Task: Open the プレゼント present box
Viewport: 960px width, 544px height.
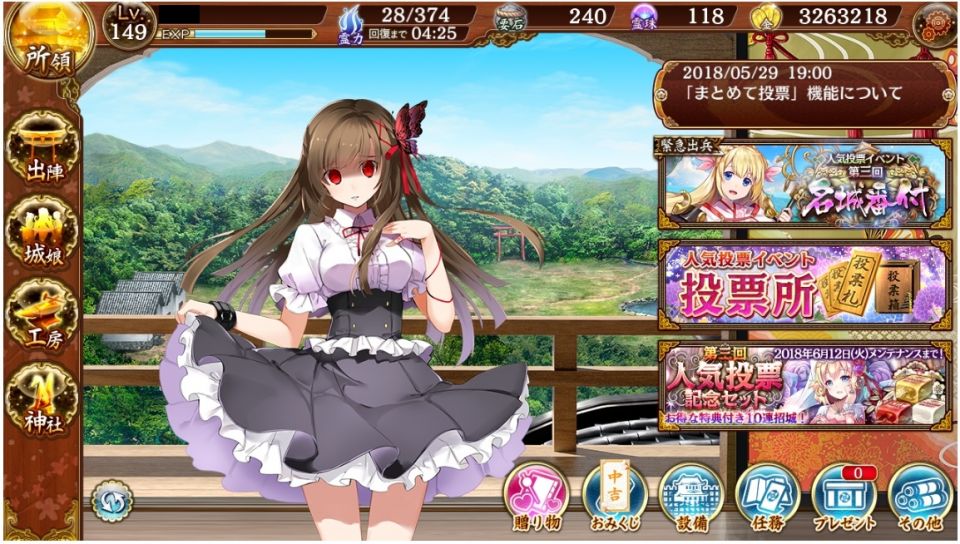Action: (x=844, y=498)
